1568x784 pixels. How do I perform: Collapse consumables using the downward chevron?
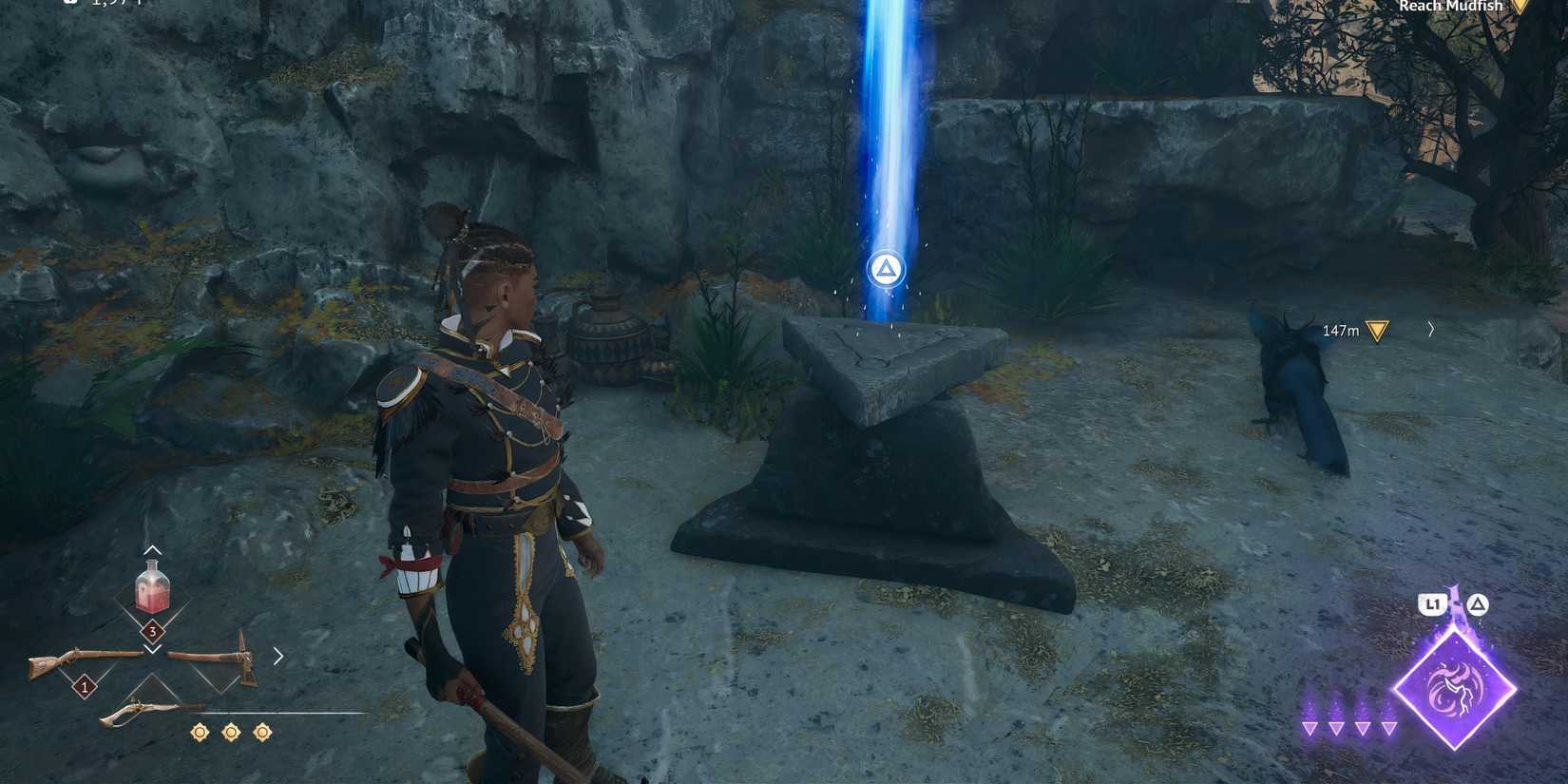[x=152, y=649]
